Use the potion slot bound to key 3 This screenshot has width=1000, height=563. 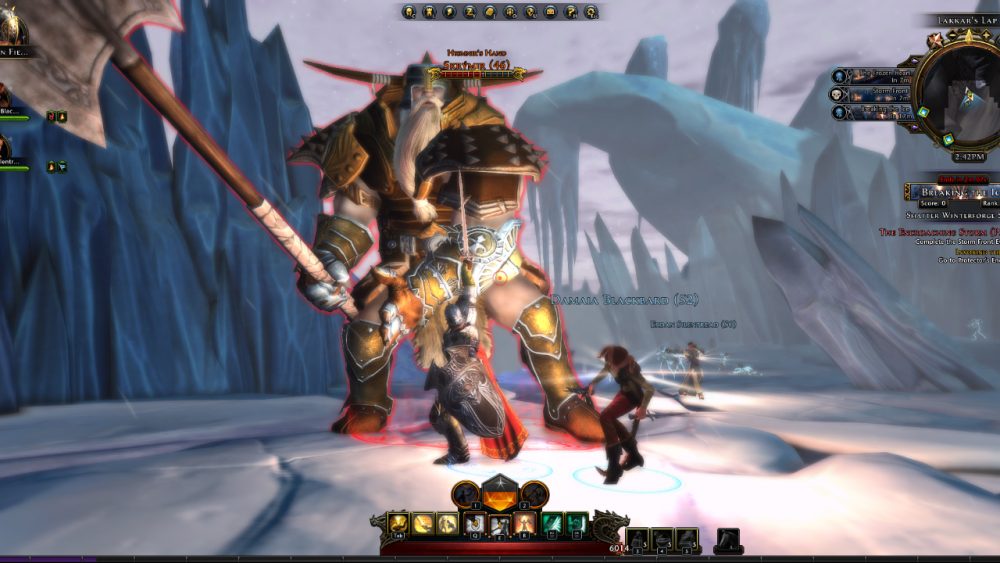click(638, 539)
